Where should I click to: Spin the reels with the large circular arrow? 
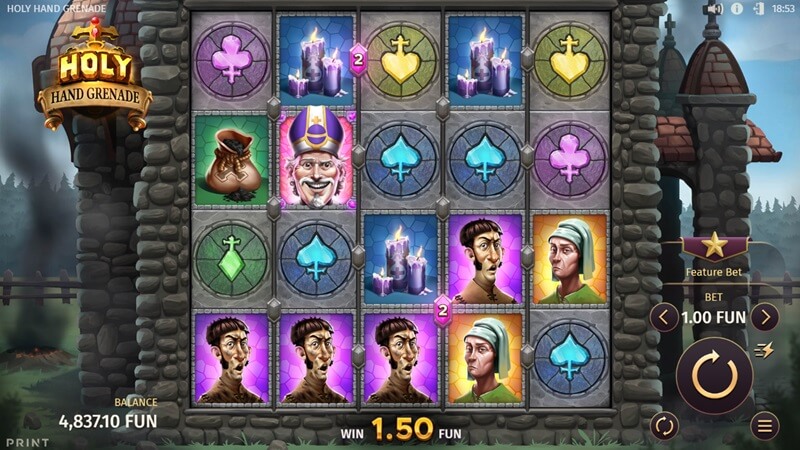(x=714, y=376)
